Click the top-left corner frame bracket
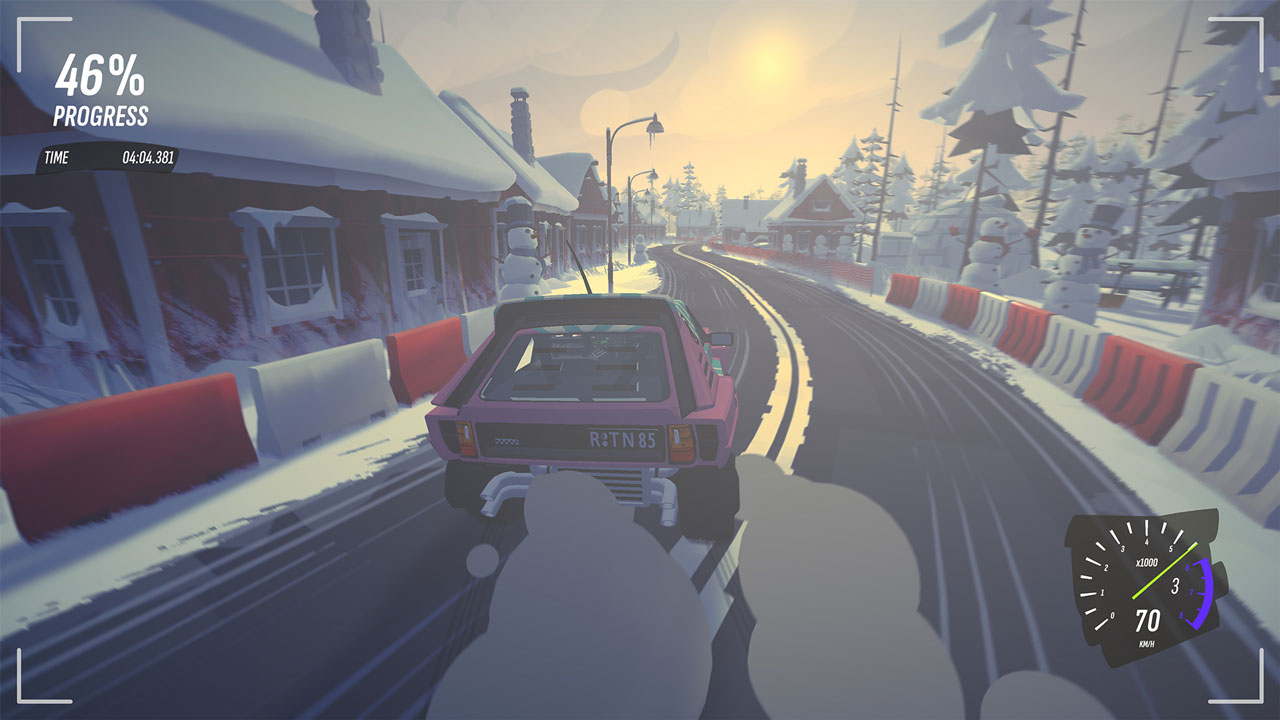1280x720 pixels. pos(18,20)
